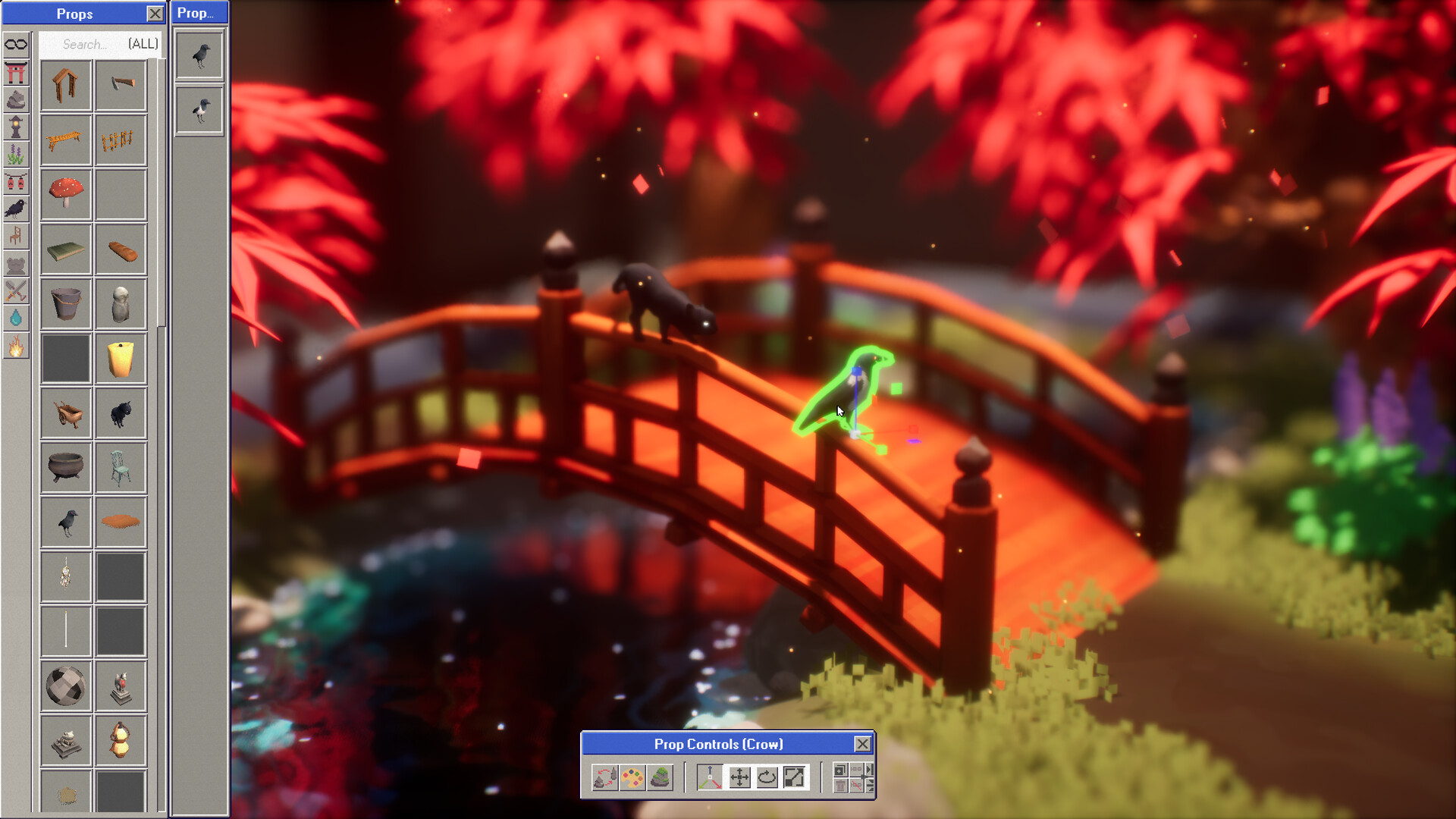Toggle the axis gizmo mode in Prop Controls

coord(709,777)
